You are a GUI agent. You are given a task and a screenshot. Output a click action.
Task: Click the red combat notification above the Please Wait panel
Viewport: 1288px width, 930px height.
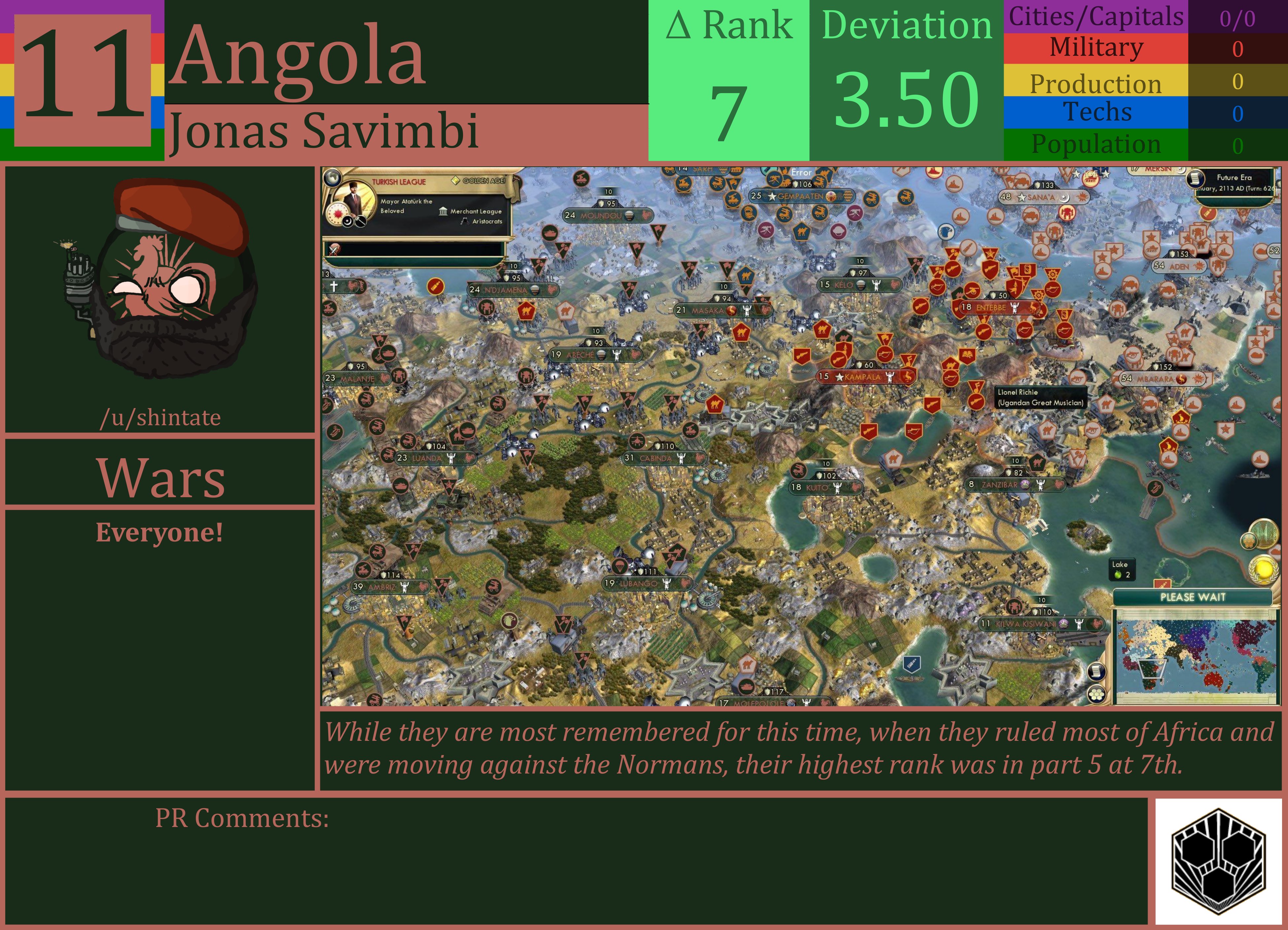click(1163, 584)
